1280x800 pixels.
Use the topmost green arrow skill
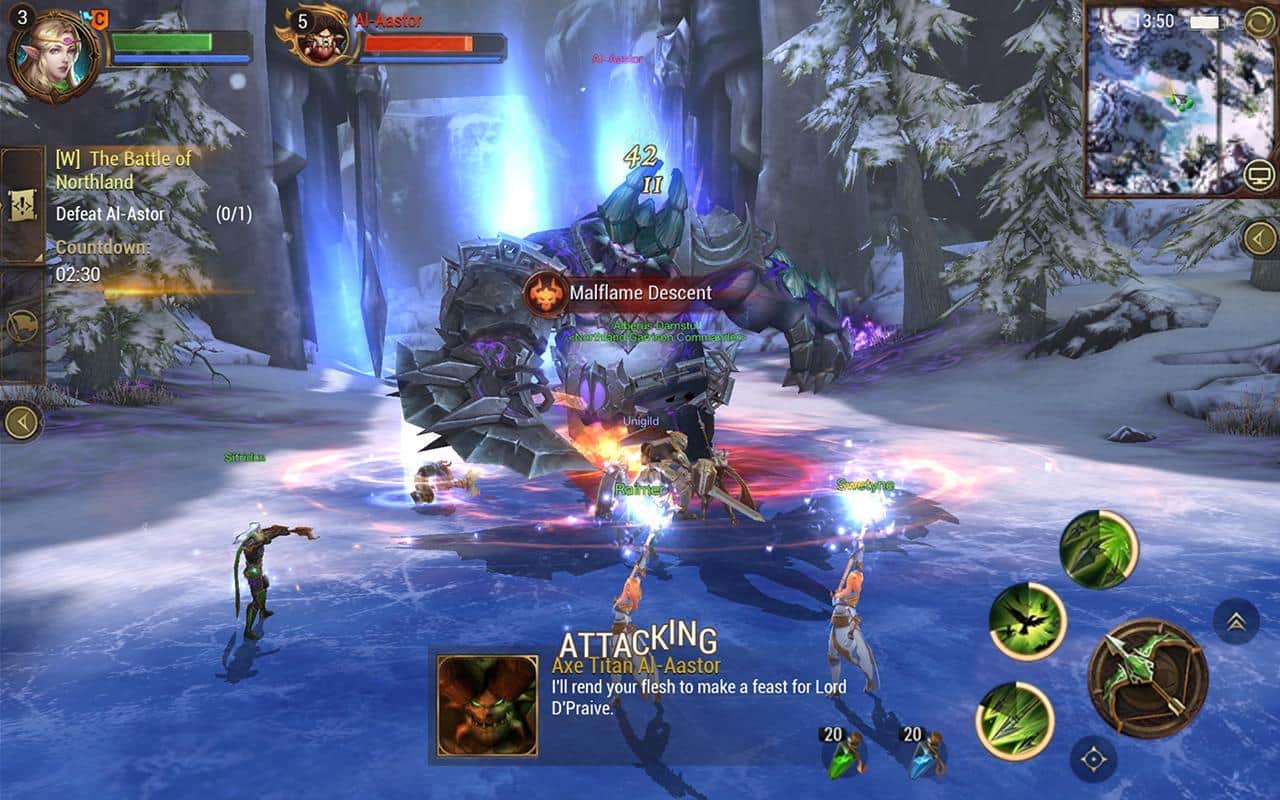1099,549
